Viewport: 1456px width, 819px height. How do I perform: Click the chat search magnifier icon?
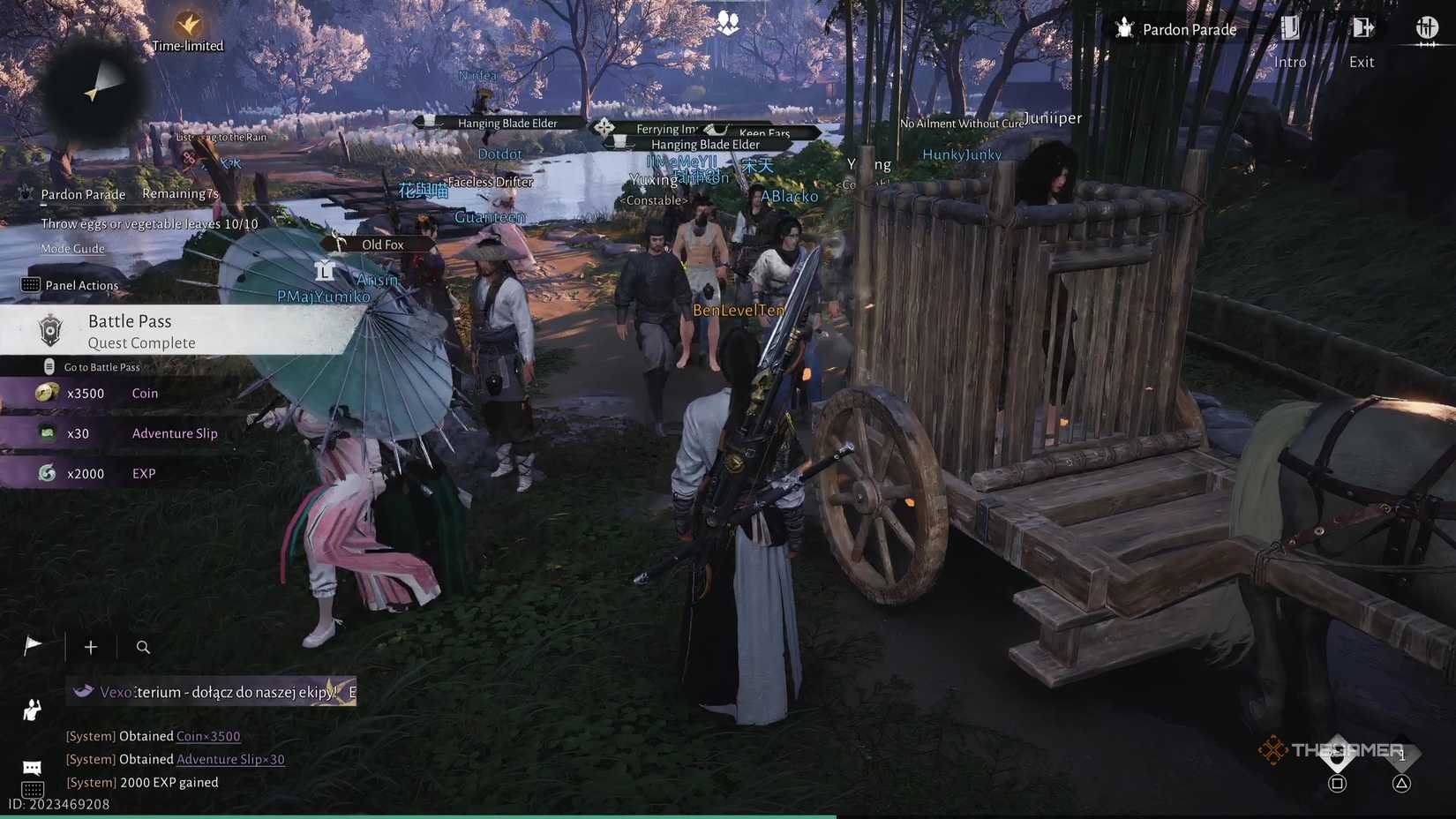142,647
